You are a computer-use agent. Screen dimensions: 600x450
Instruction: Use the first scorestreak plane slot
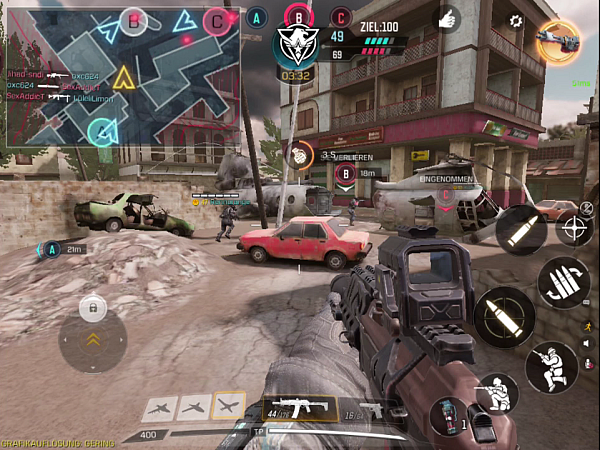click(x=160, y=407)
